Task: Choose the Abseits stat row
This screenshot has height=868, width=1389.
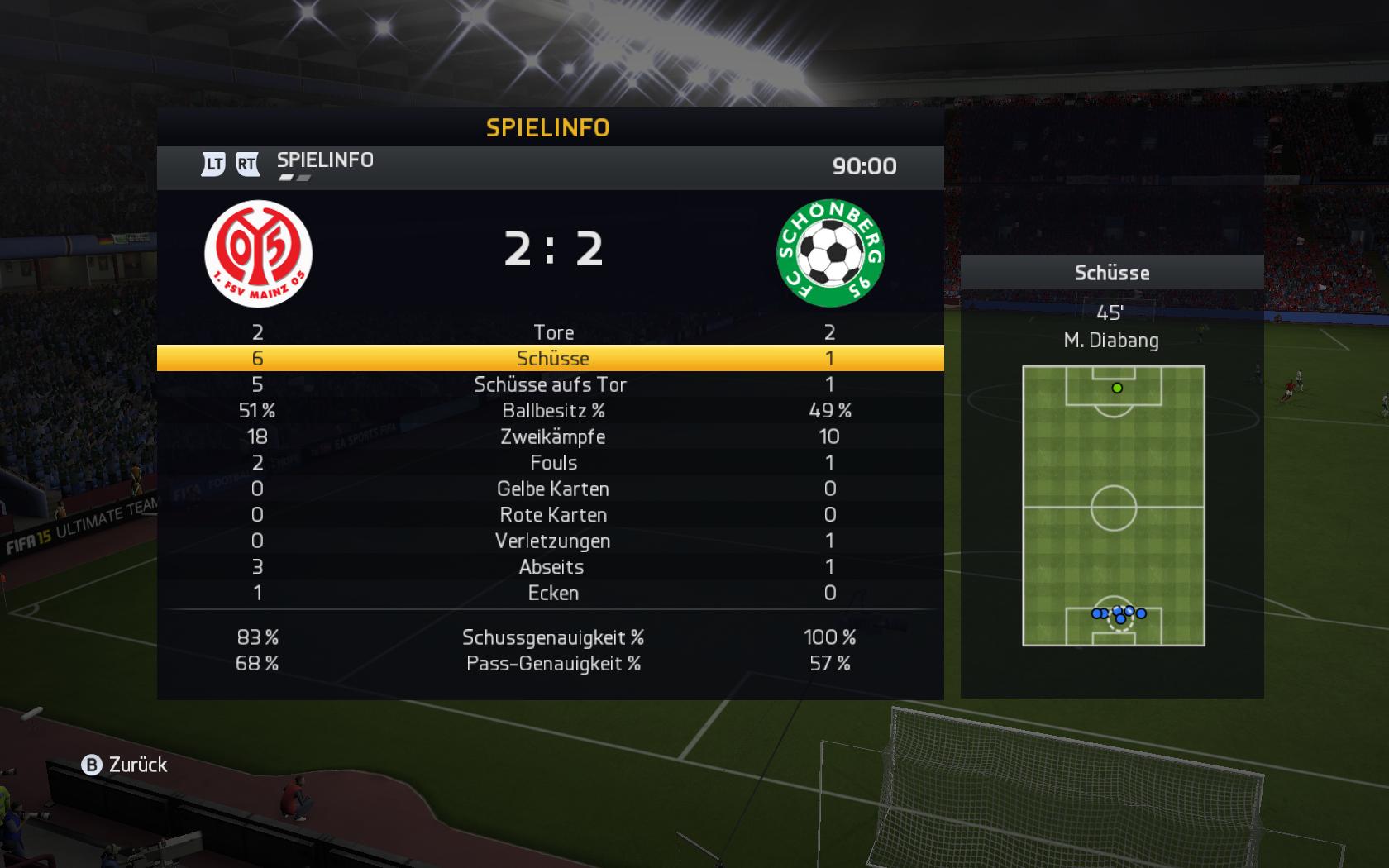Action: 551,567
